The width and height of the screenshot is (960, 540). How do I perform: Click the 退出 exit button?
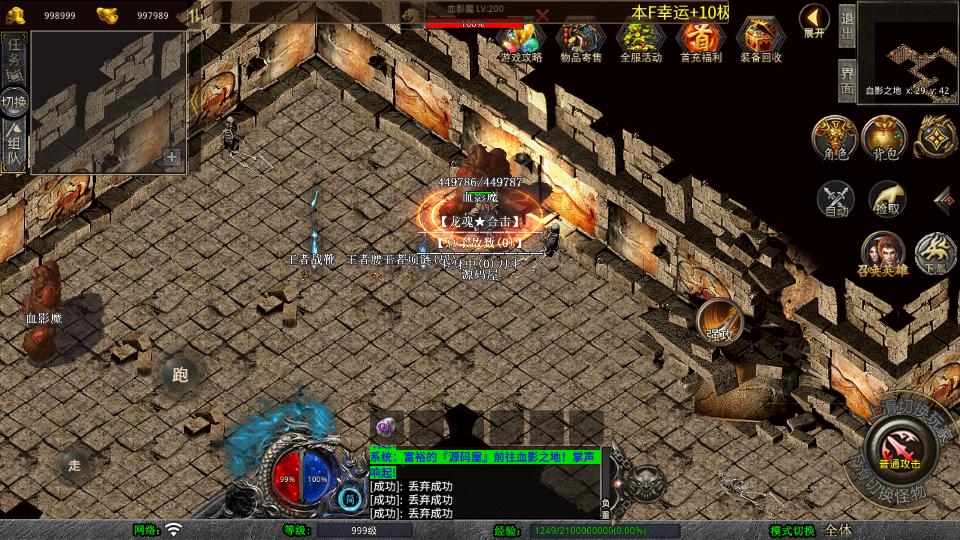tap(846, 23)
